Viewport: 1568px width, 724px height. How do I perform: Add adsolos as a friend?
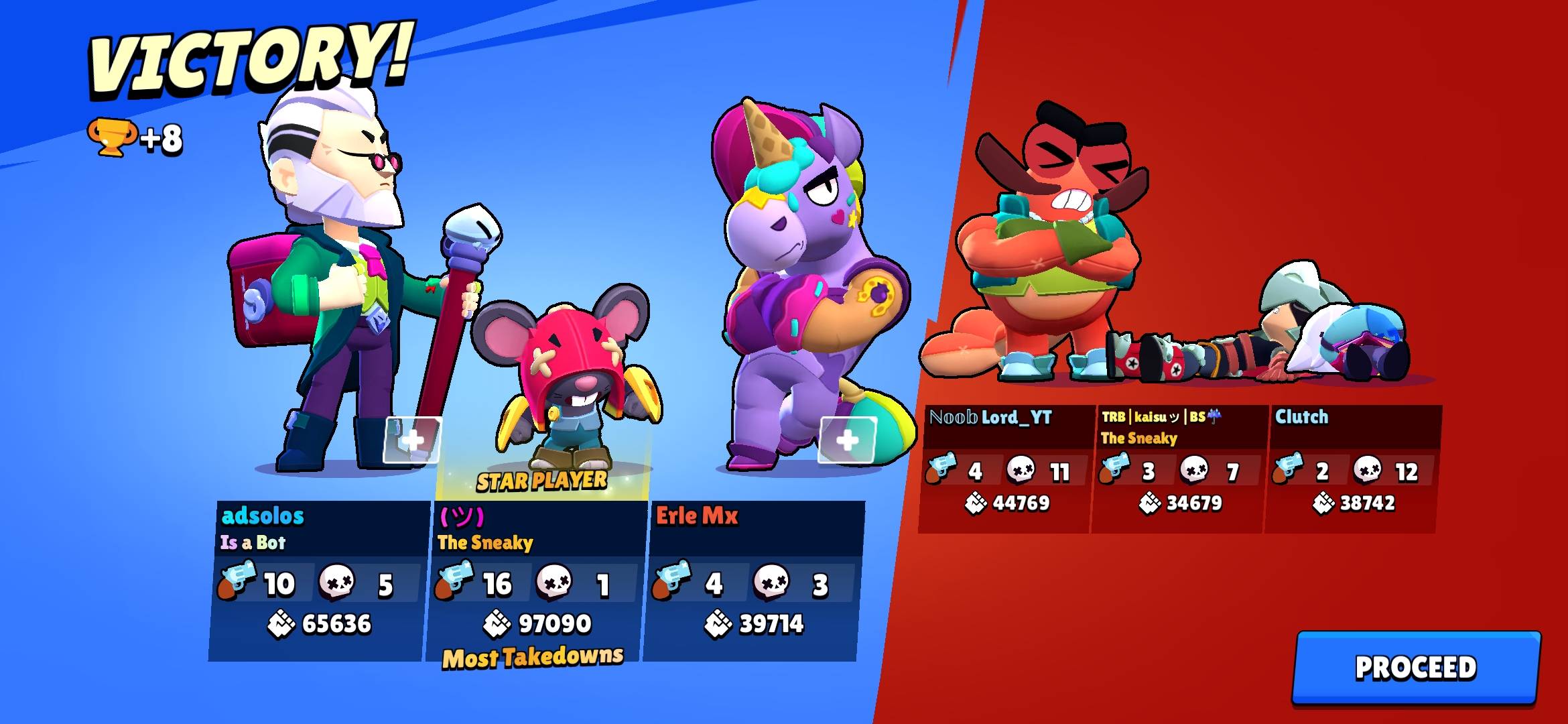[x=412, y=440]
